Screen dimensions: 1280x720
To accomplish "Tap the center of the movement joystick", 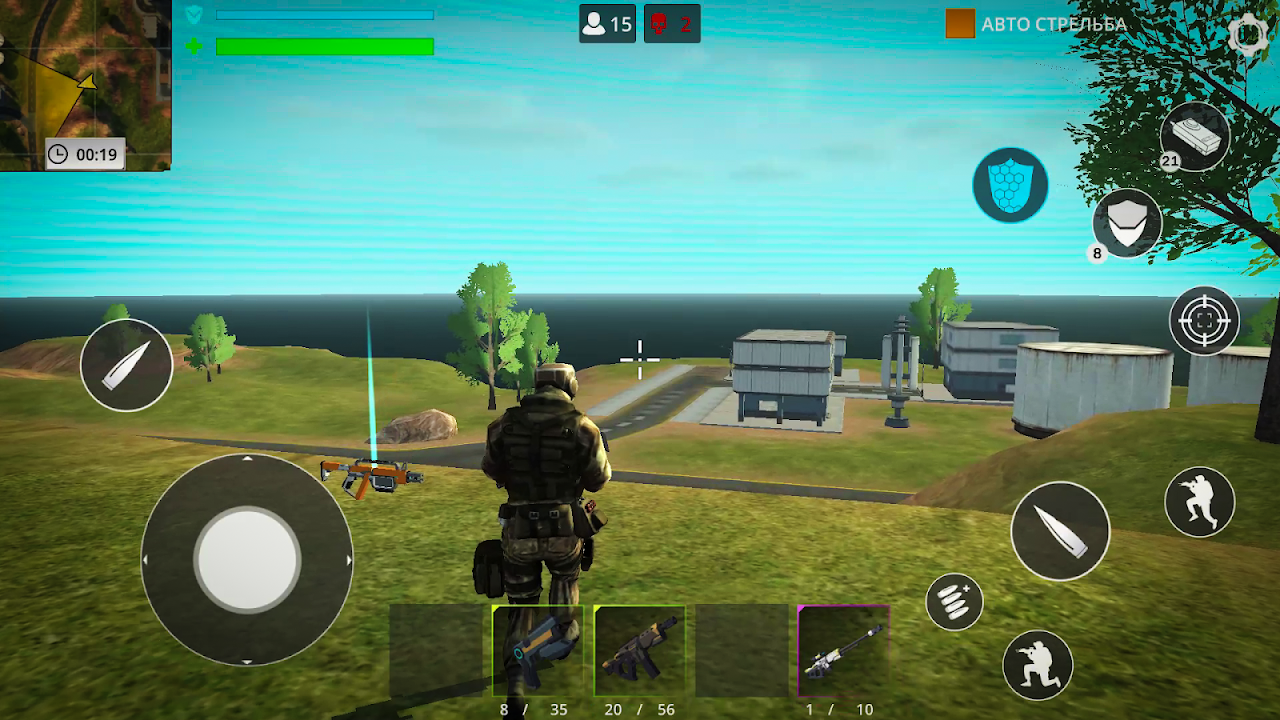I will 247,560.
